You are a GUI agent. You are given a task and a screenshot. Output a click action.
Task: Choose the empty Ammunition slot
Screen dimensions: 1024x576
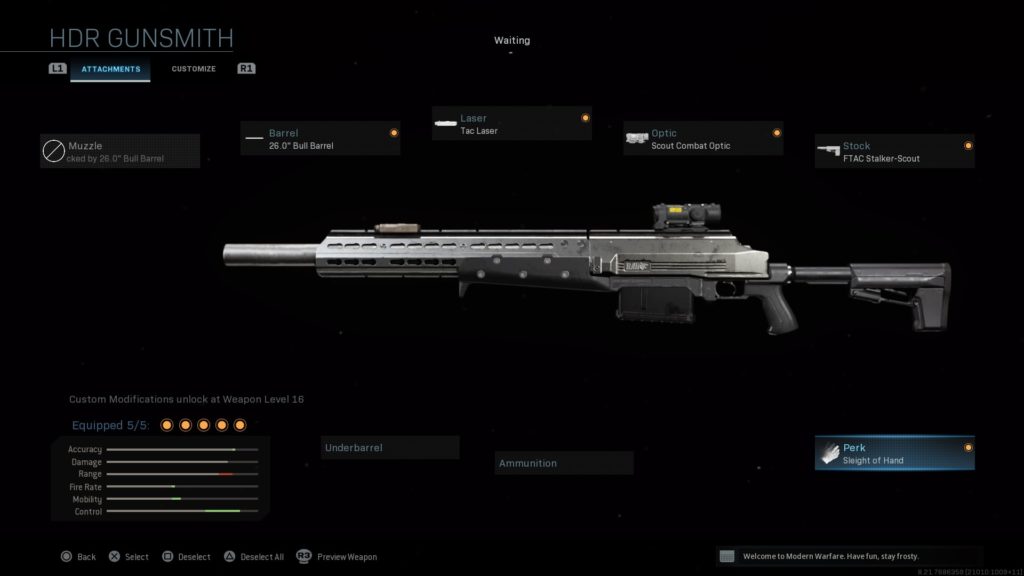[564, 463]
